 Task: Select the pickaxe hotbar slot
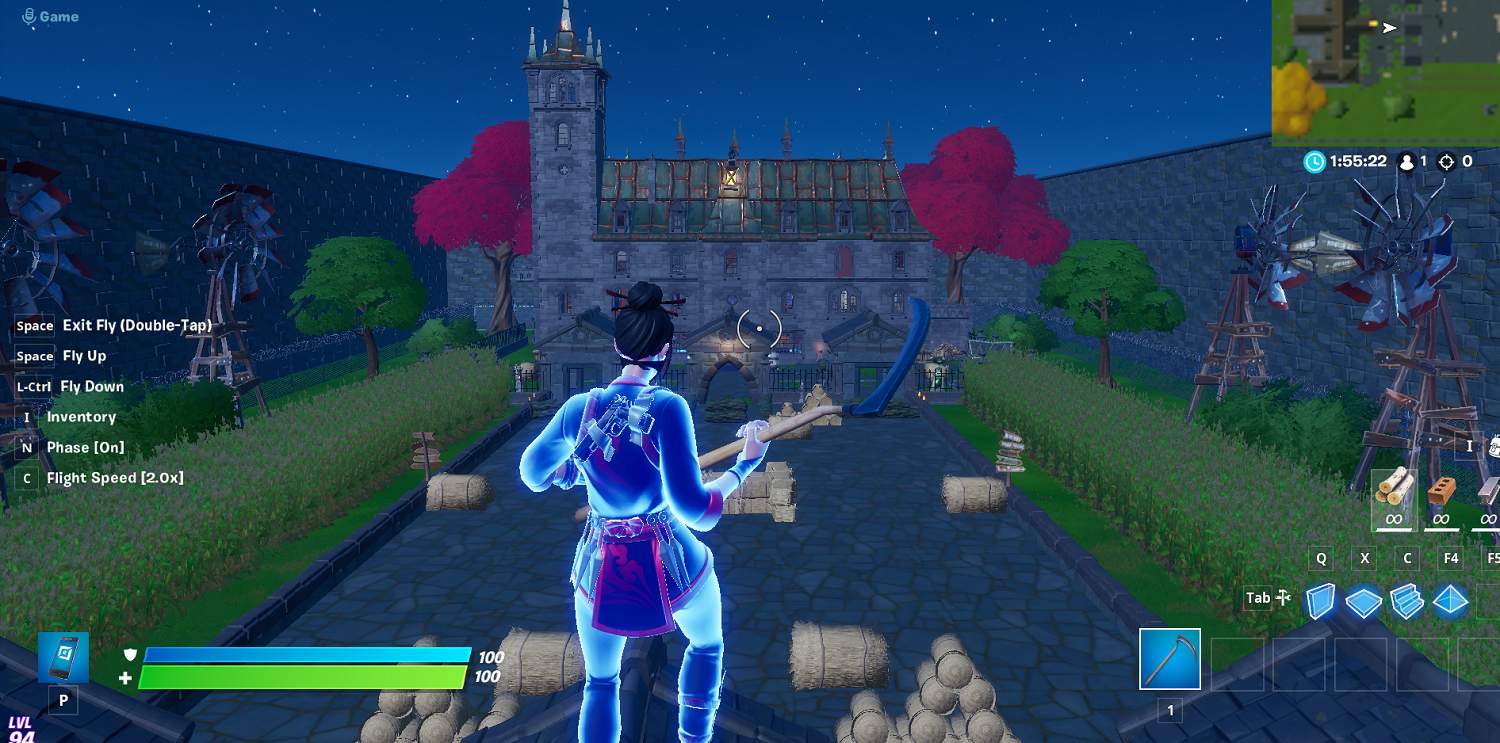click(1170, 659)
